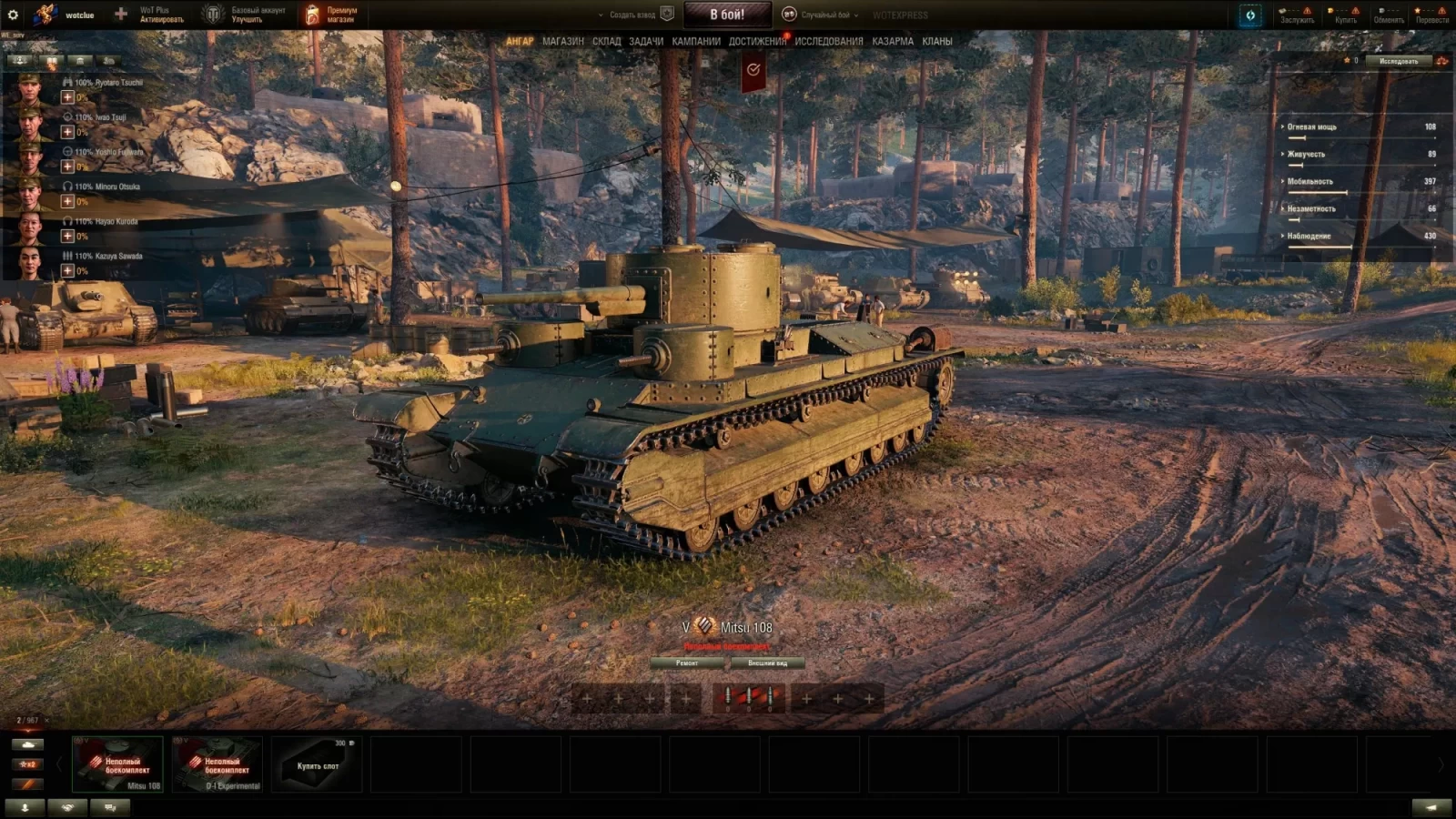Go to the ИССЛЕДОВАНИЯ tab

[x=828, y=41]
